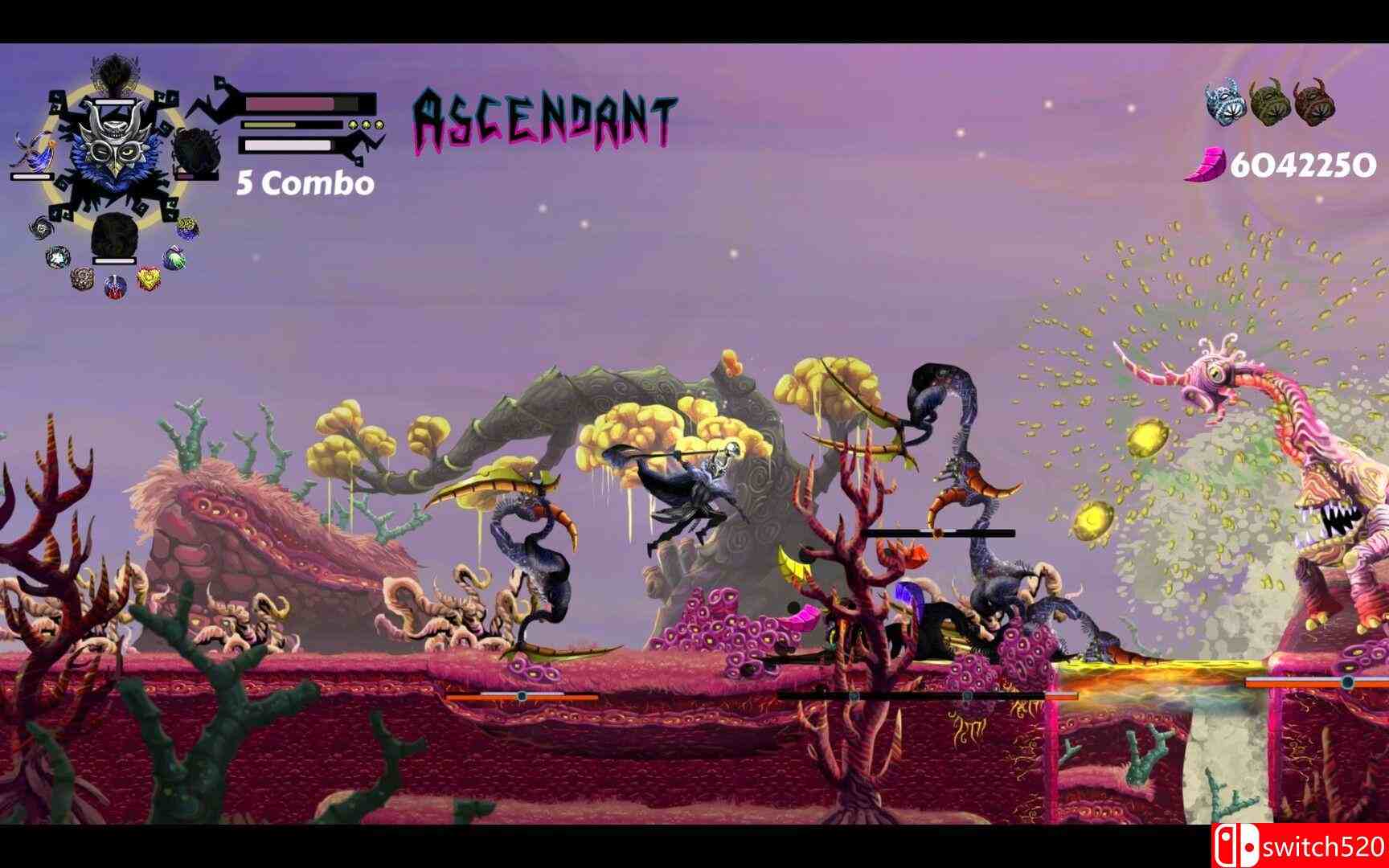This screenshot has width=1389, height=868.
Task: Click the glowing white gem ability icon
Action: 57,256
